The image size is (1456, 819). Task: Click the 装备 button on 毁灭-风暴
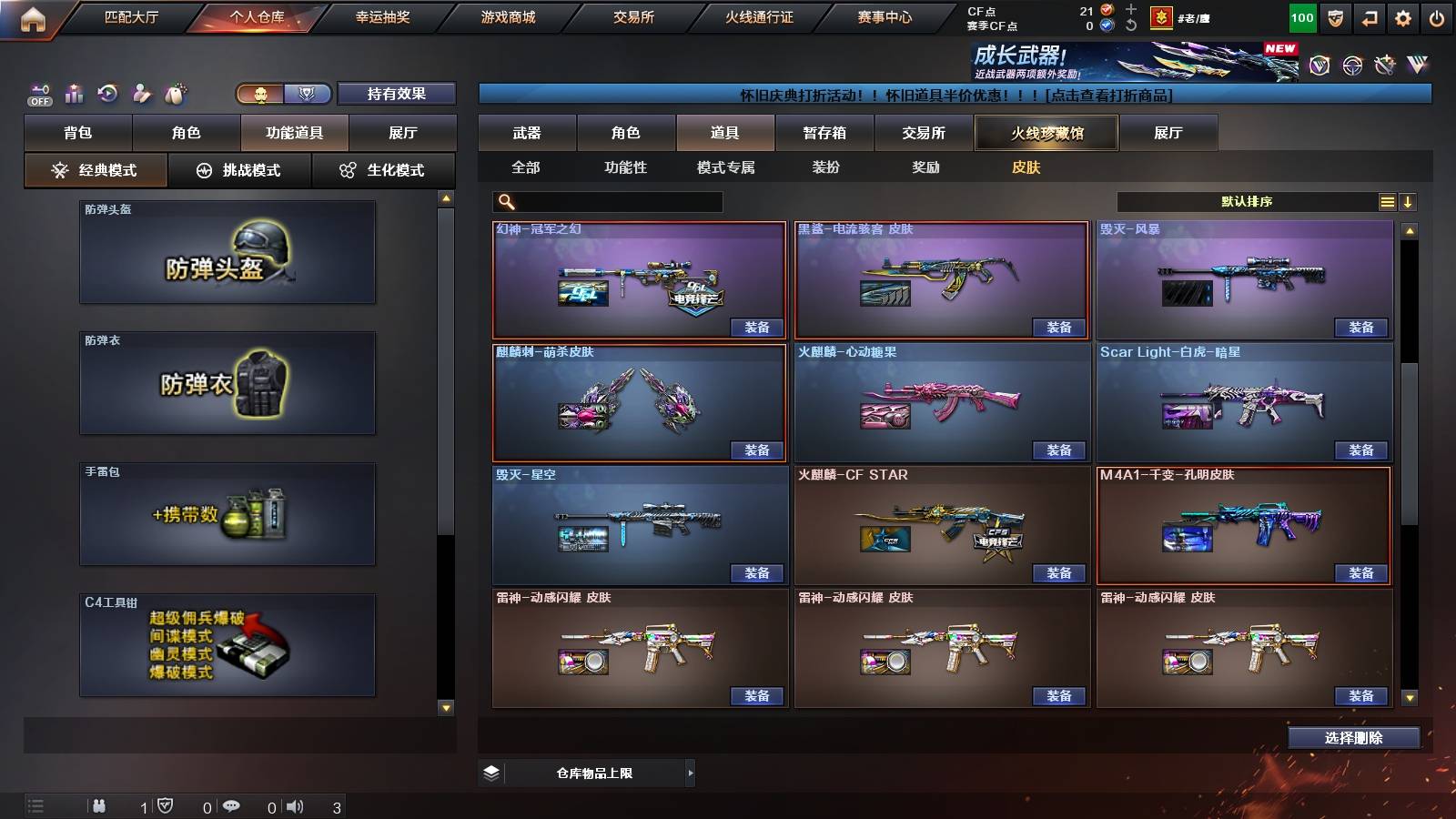[1360, 327]
